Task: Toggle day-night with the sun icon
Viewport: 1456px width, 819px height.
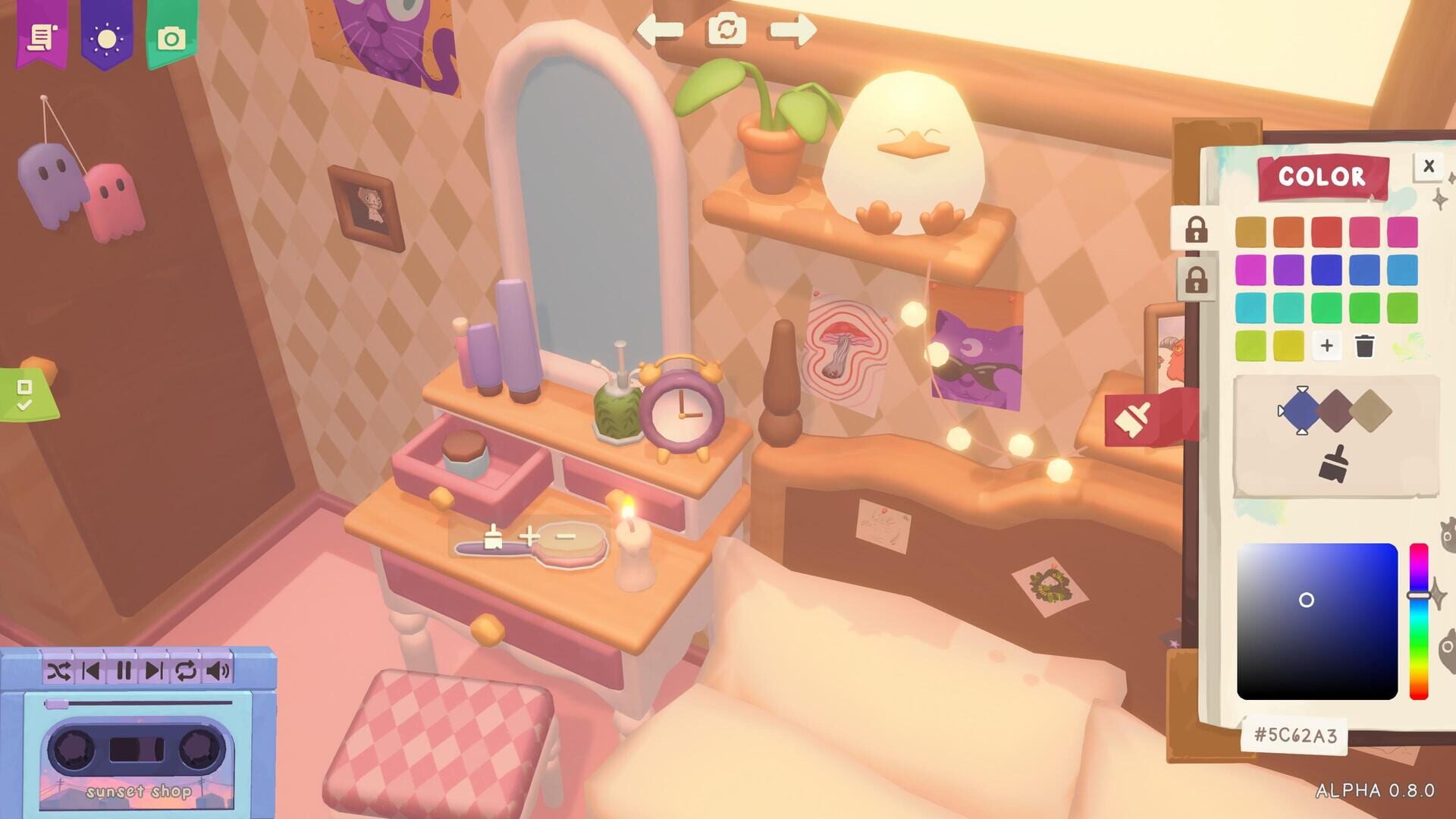Action: tap(108, 38)
